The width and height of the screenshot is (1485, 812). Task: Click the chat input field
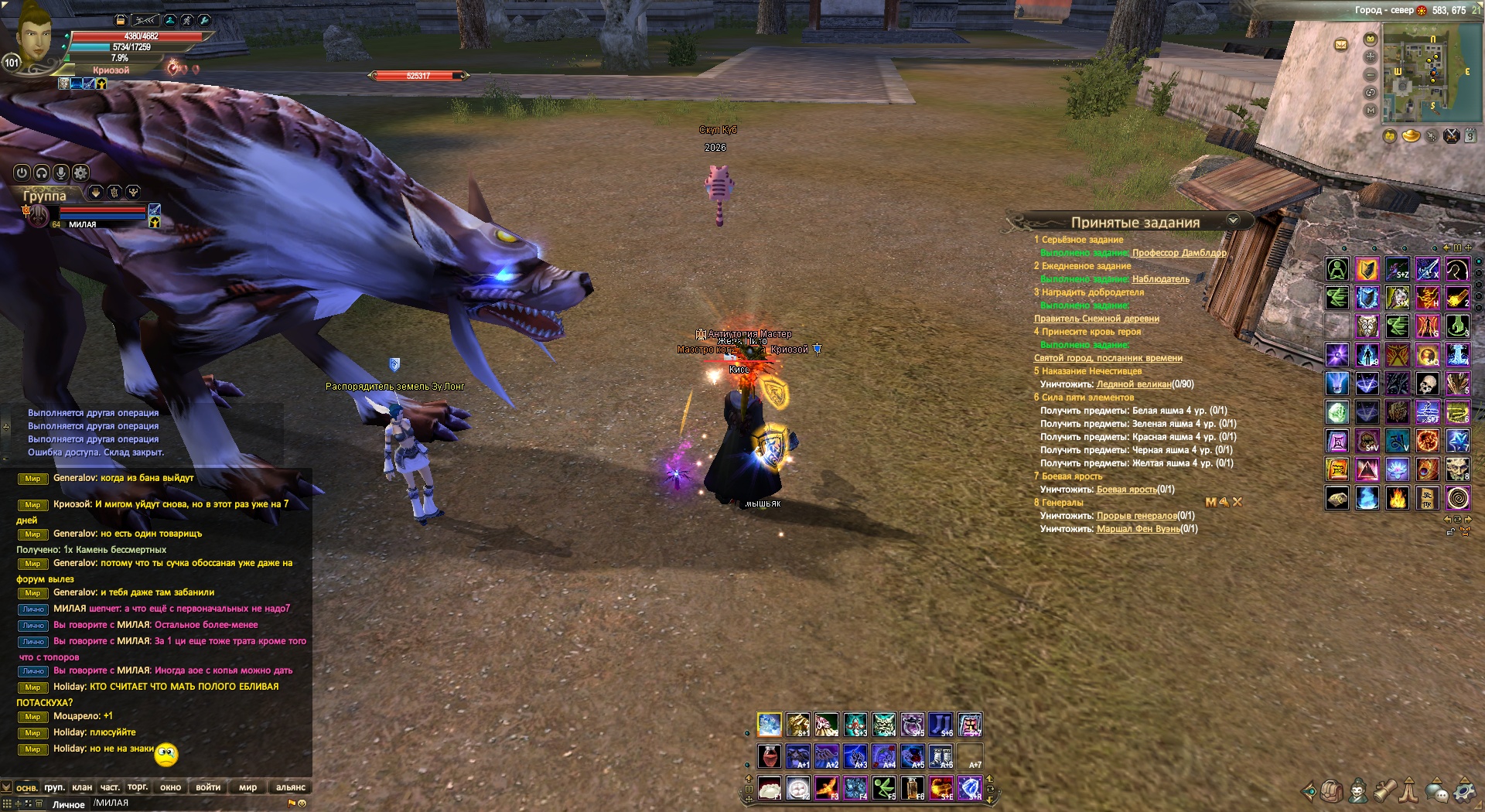186,803
